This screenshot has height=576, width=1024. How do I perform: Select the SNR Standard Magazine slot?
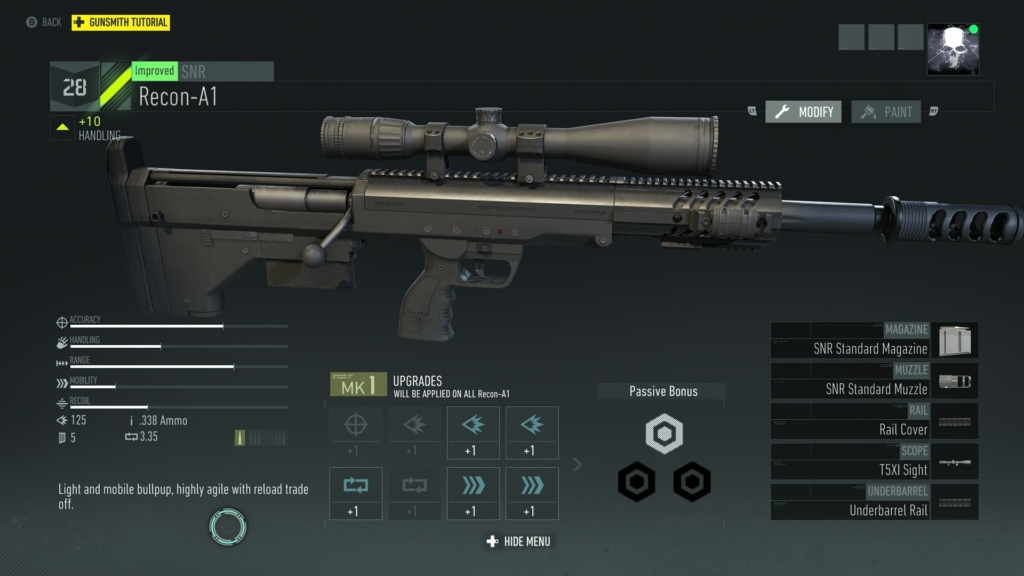click(875, 341)
